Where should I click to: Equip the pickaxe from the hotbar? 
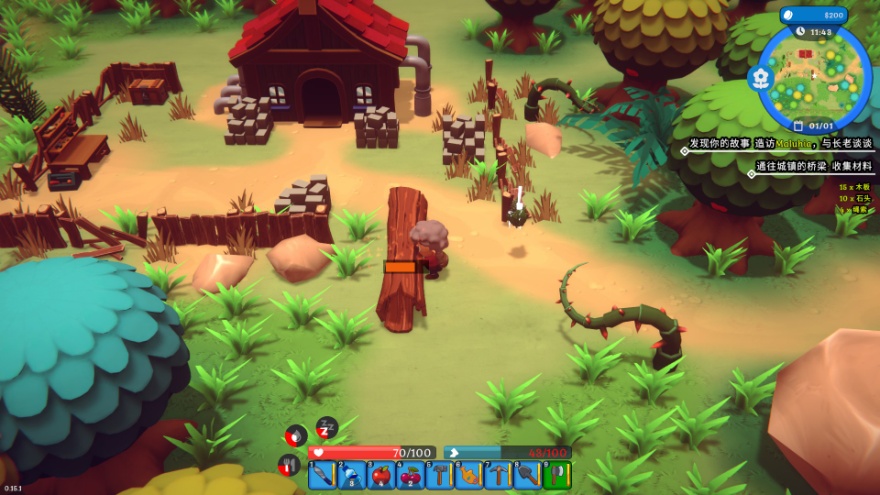tap(497, 476)
